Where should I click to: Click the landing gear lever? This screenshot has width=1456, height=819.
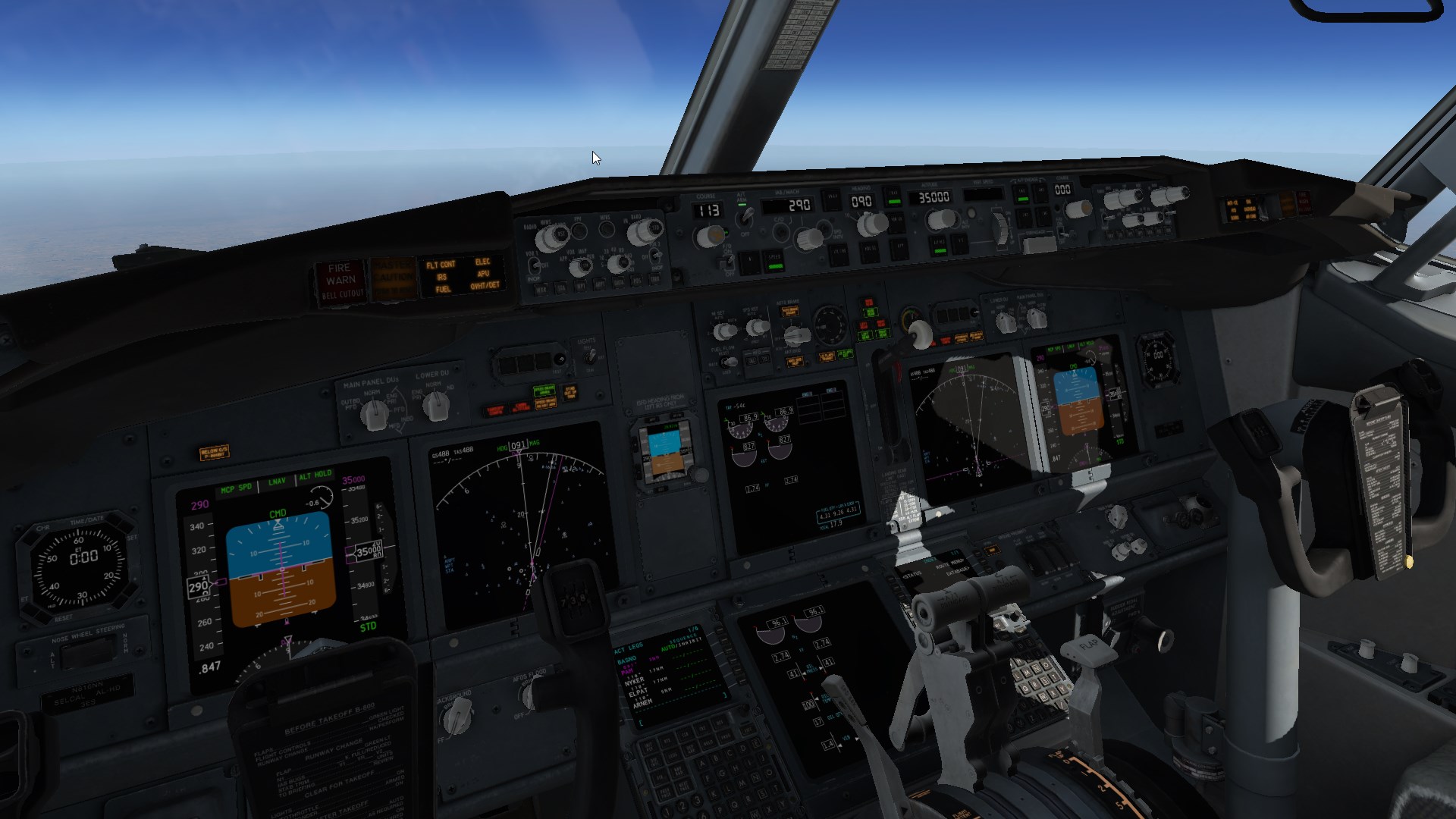click(920, 334)
